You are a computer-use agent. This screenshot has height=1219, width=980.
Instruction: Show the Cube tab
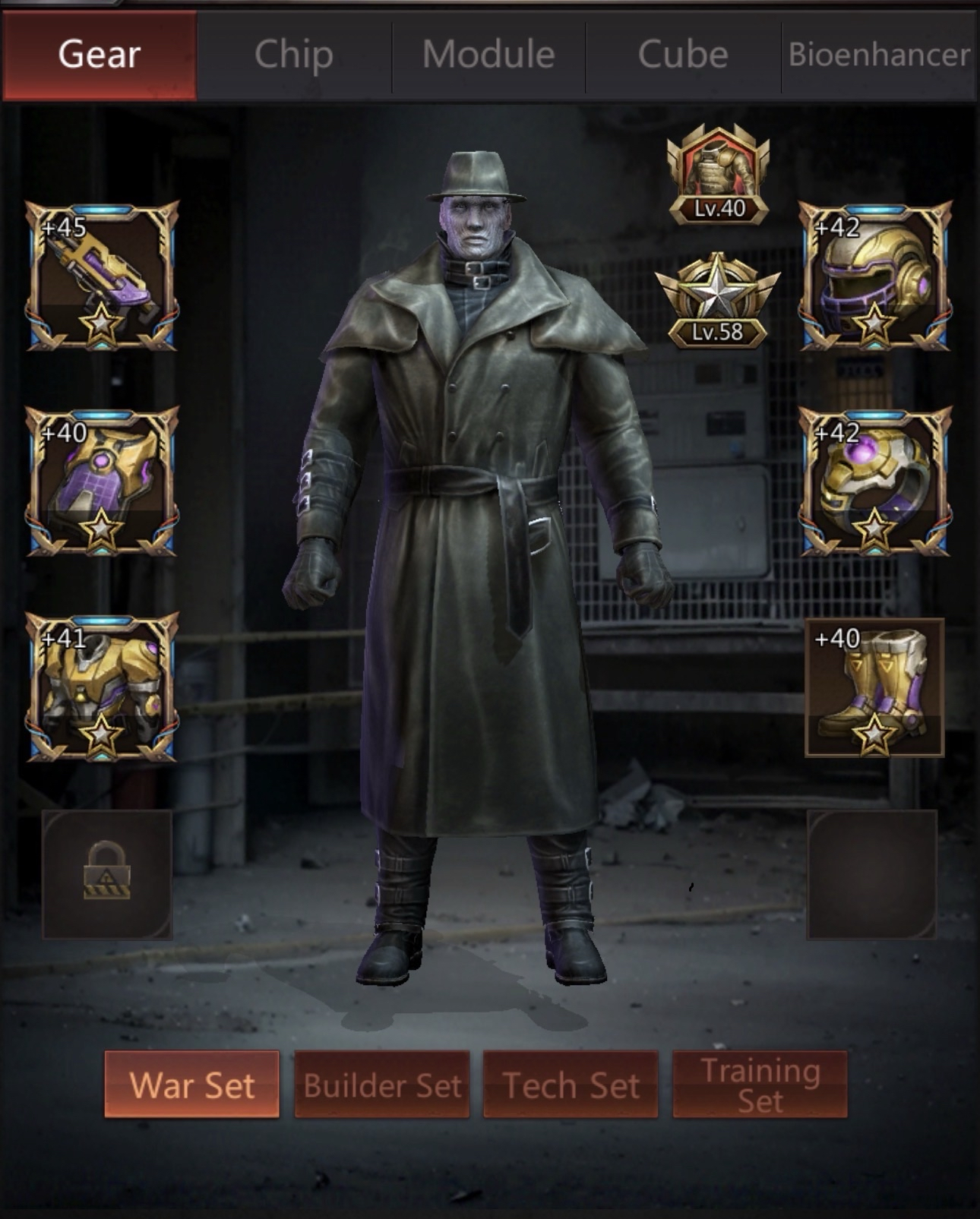click(683, 55)
